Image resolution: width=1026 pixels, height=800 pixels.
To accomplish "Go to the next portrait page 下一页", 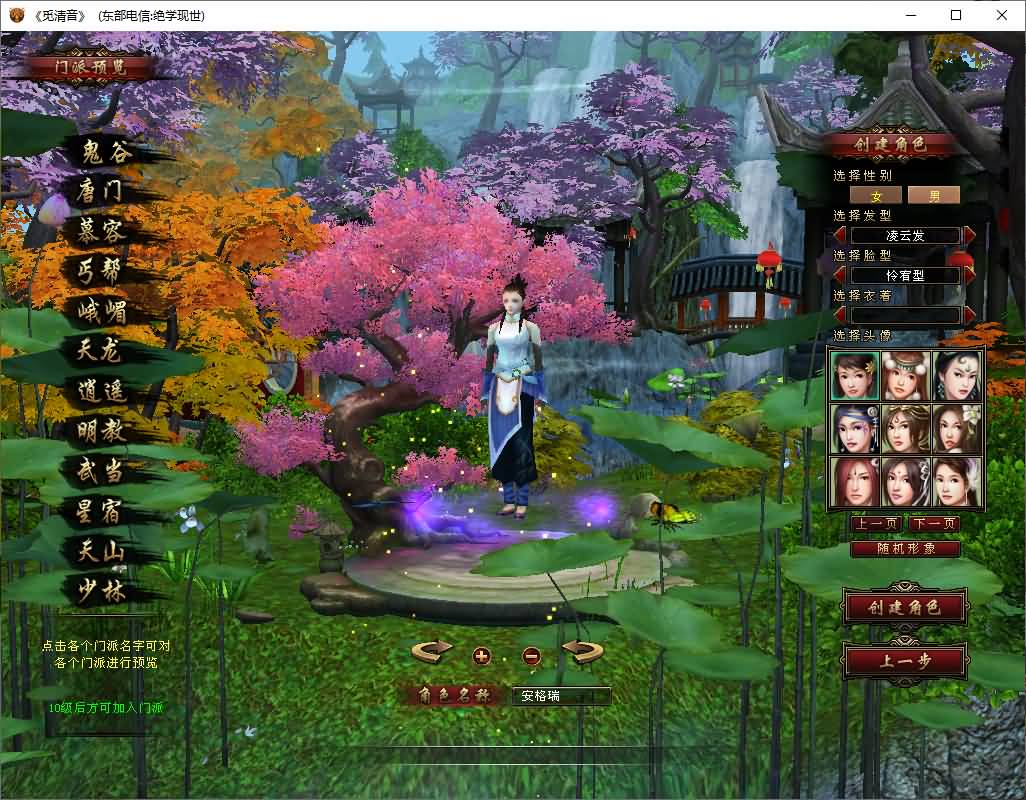I will (x=935, y=523).
